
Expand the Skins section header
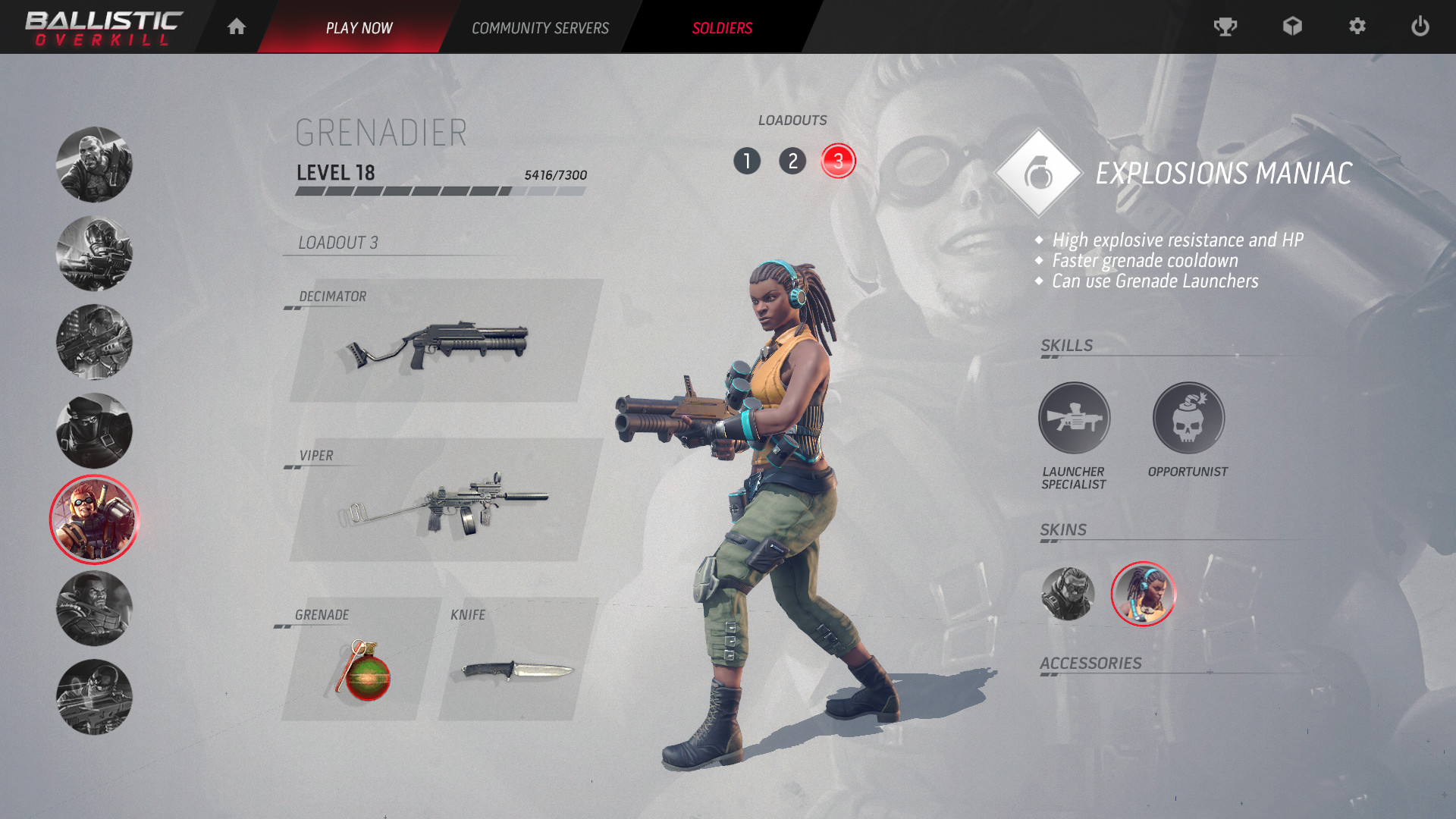pos(1065,529)
